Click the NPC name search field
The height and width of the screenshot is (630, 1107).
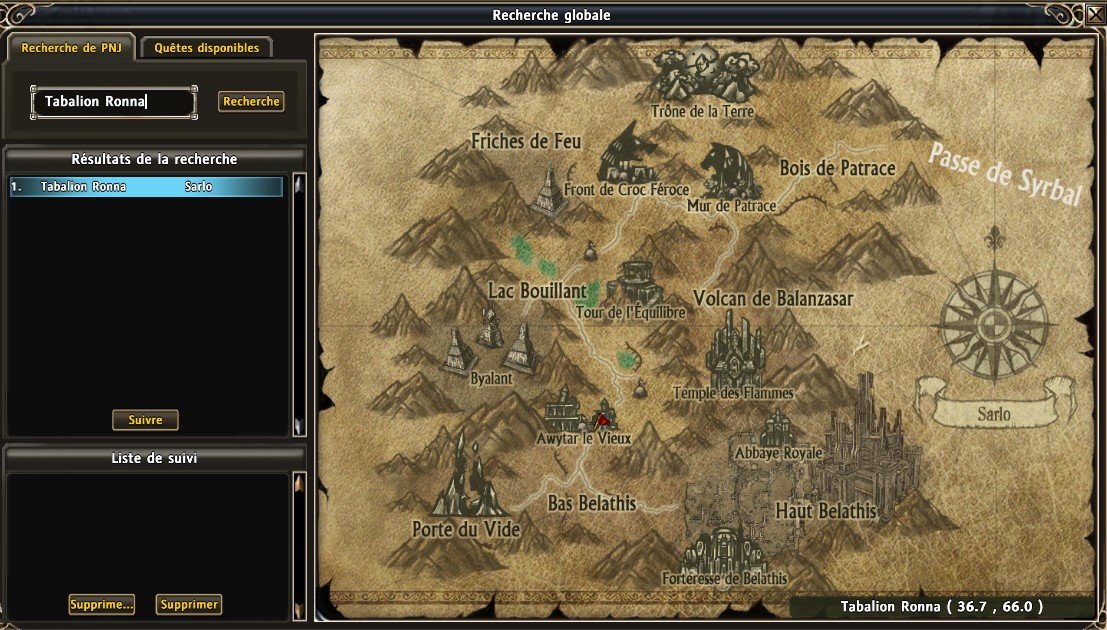[x=112, y=102]
